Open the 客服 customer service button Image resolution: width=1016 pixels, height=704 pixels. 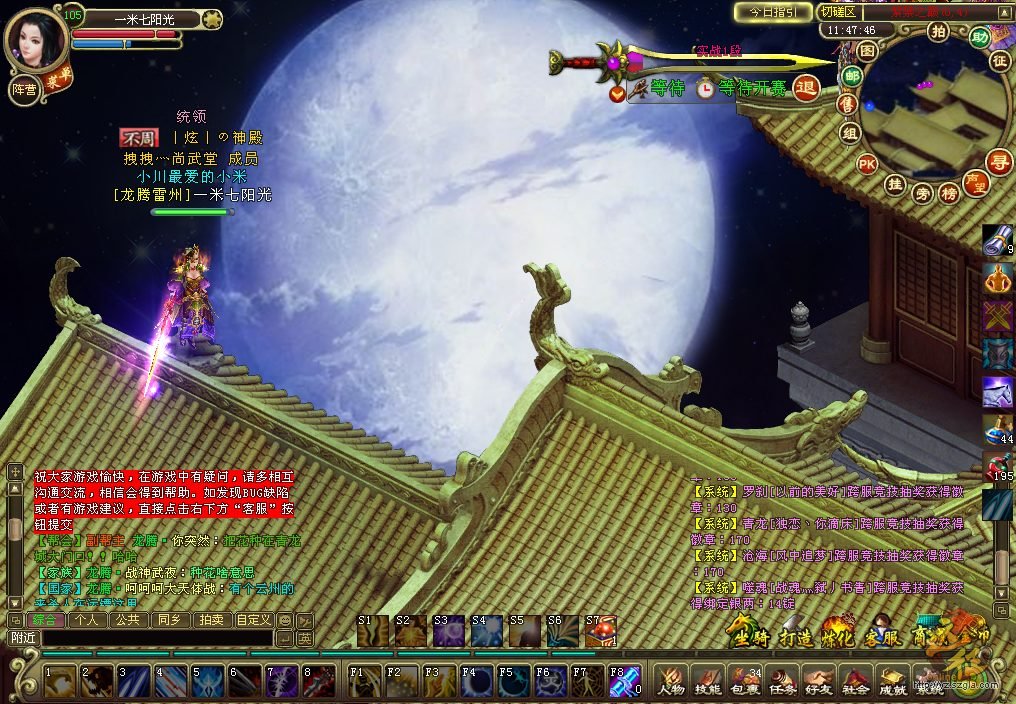point(881,634)
